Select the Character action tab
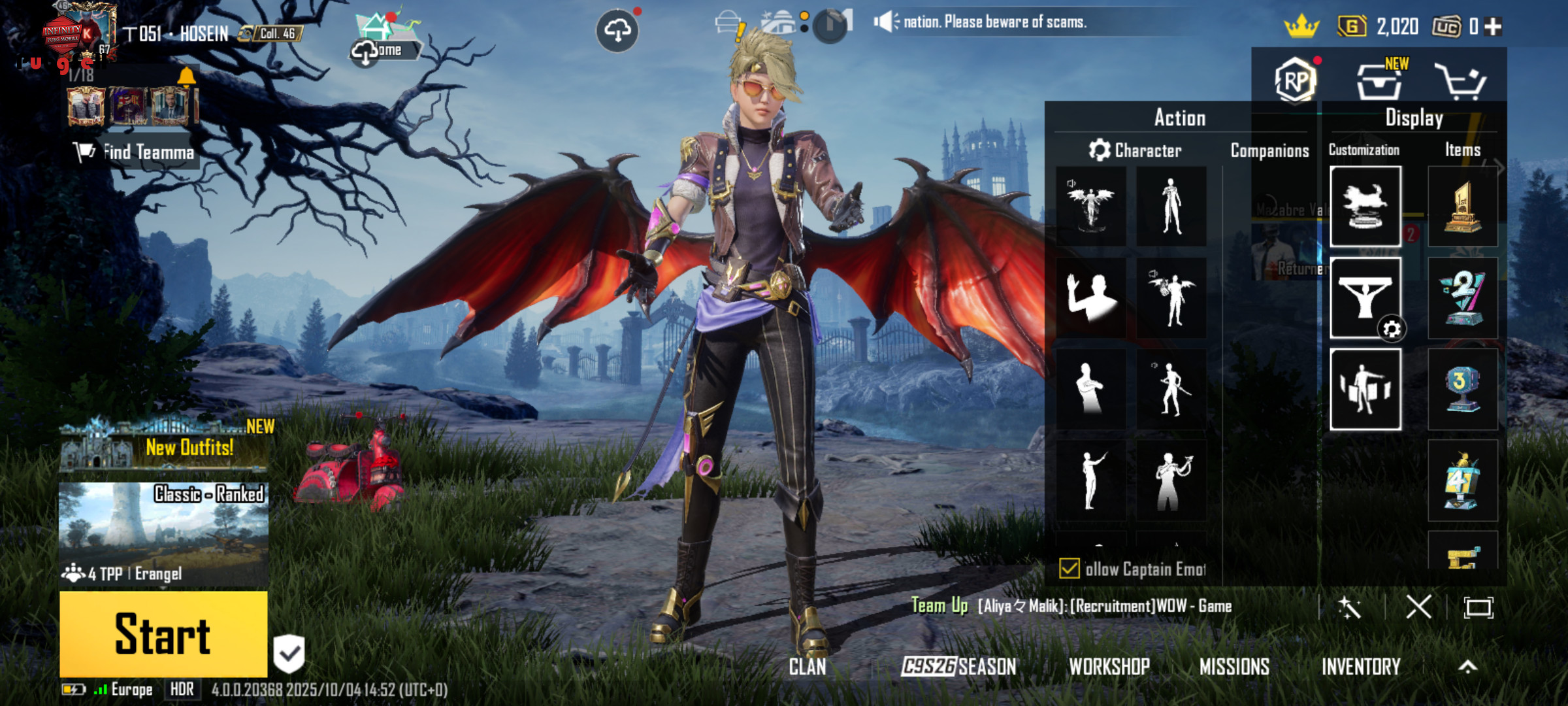Screen dimensions: 1568x706 1135,151
